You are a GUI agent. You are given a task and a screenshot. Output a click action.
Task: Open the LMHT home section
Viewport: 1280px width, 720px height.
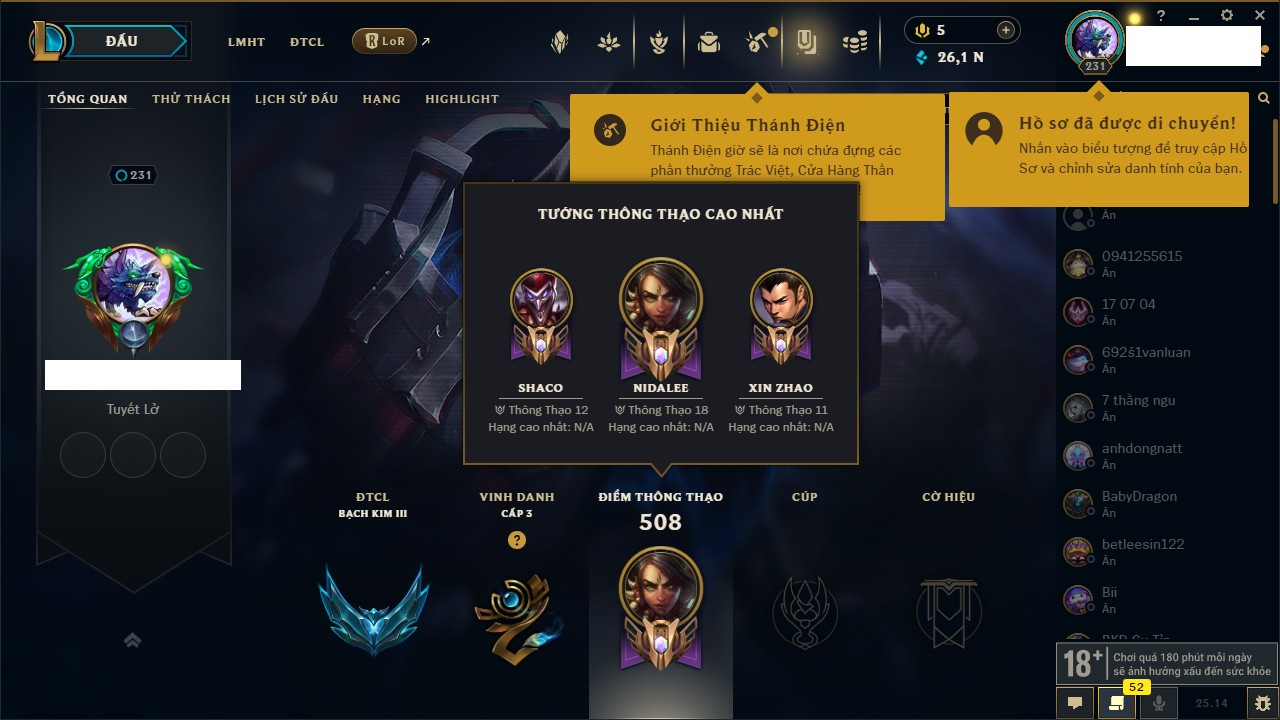[246, 42]
